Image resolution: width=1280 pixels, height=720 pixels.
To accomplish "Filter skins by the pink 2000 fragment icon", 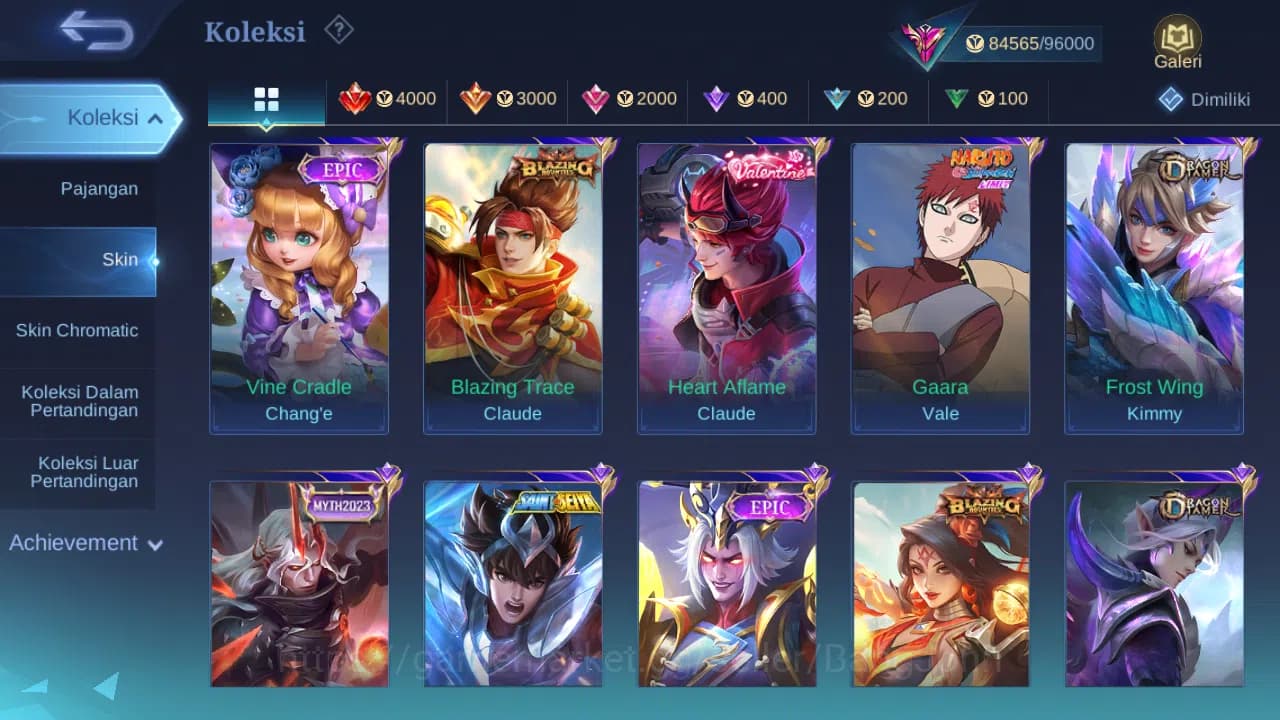I will click(628, 99).
